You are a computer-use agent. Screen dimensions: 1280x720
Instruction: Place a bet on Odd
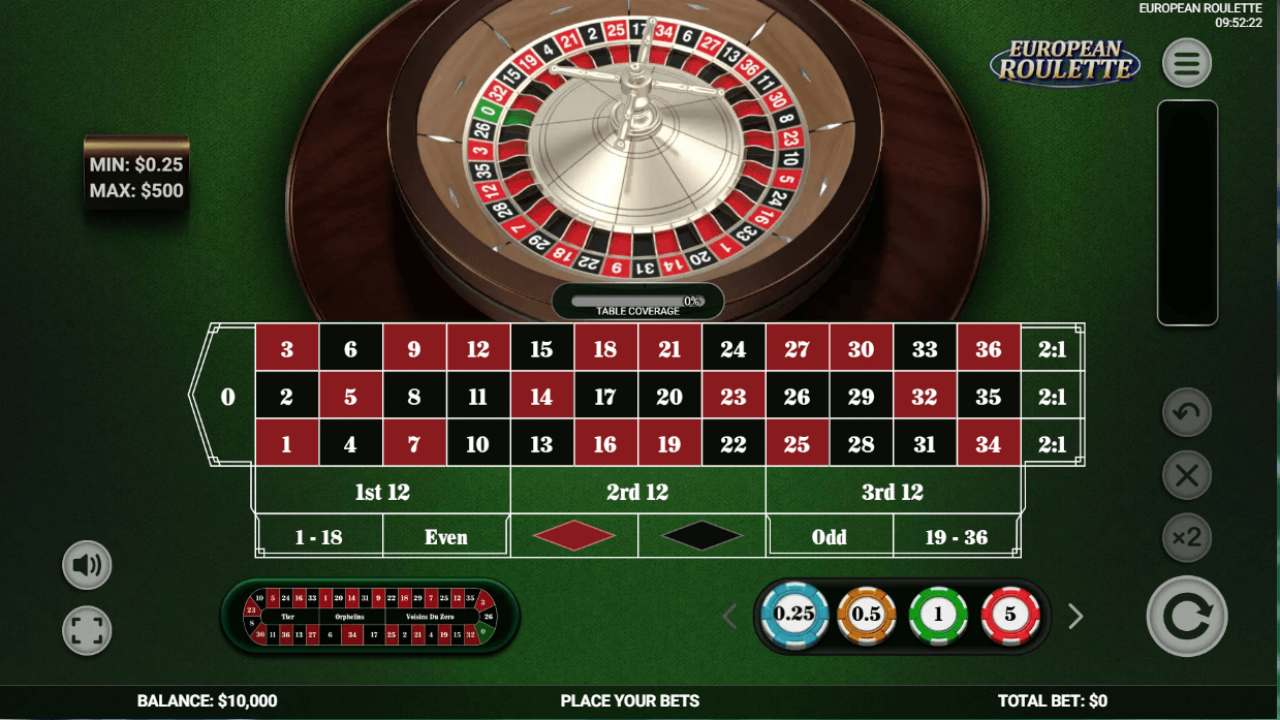[x=829, y=535]
